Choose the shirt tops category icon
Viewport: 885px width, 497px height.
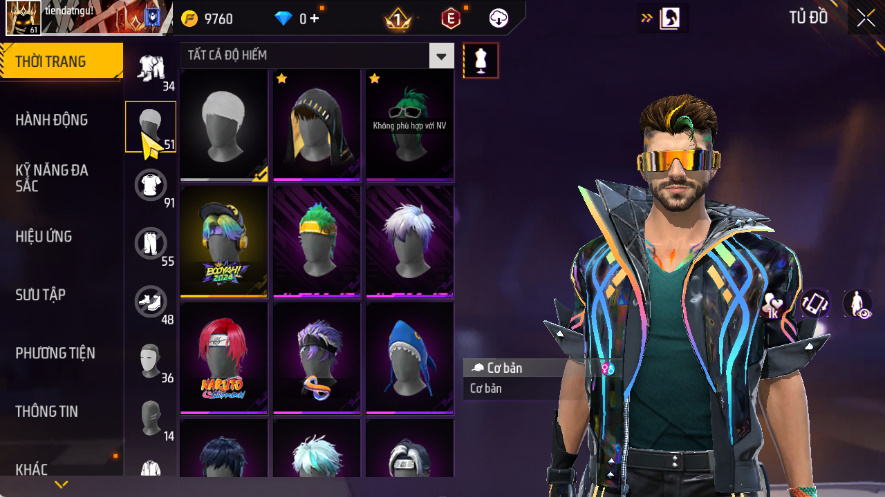coord(150,185)
